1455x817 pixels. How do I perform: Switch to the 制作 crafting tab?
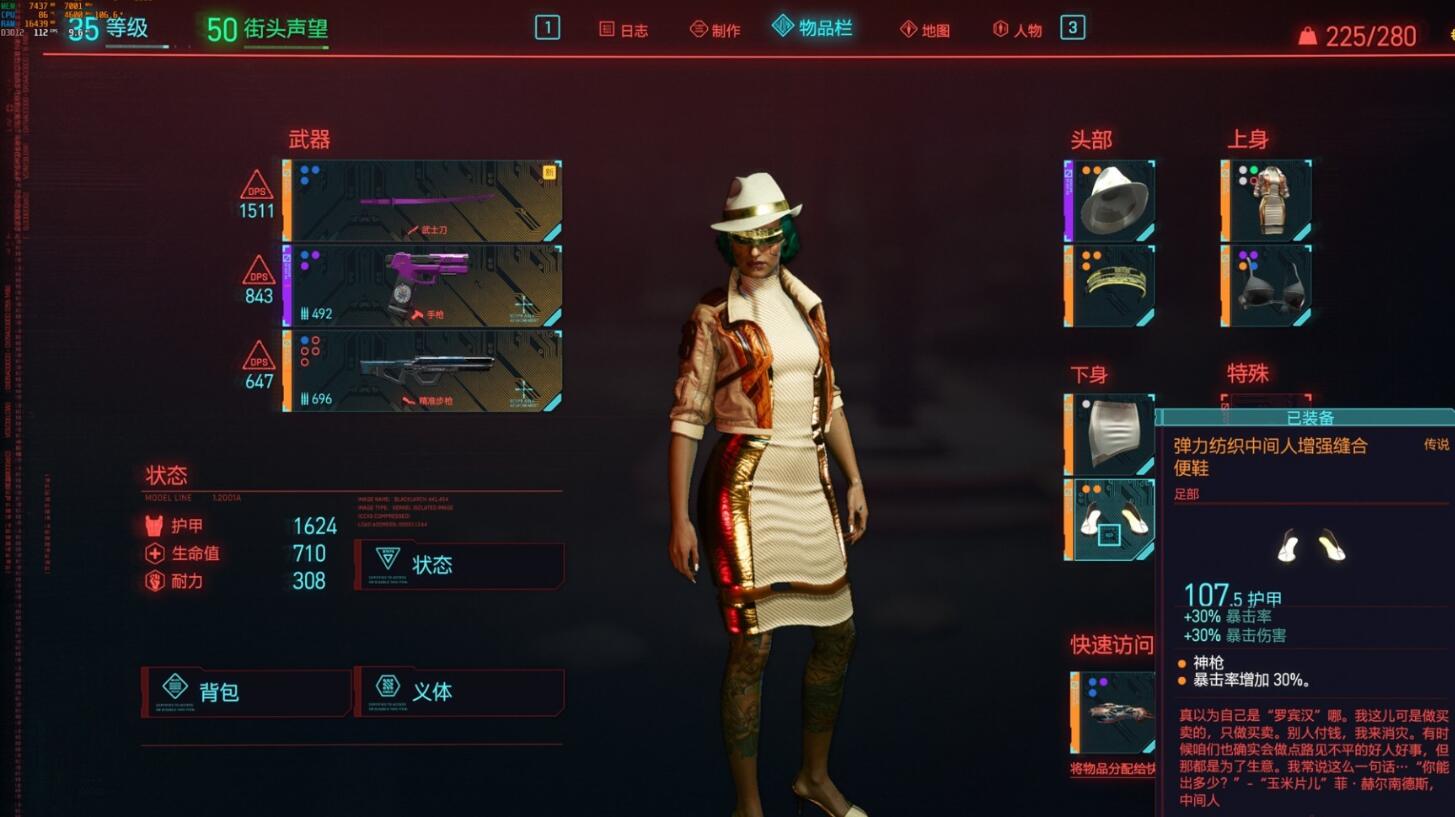point(716,30)
